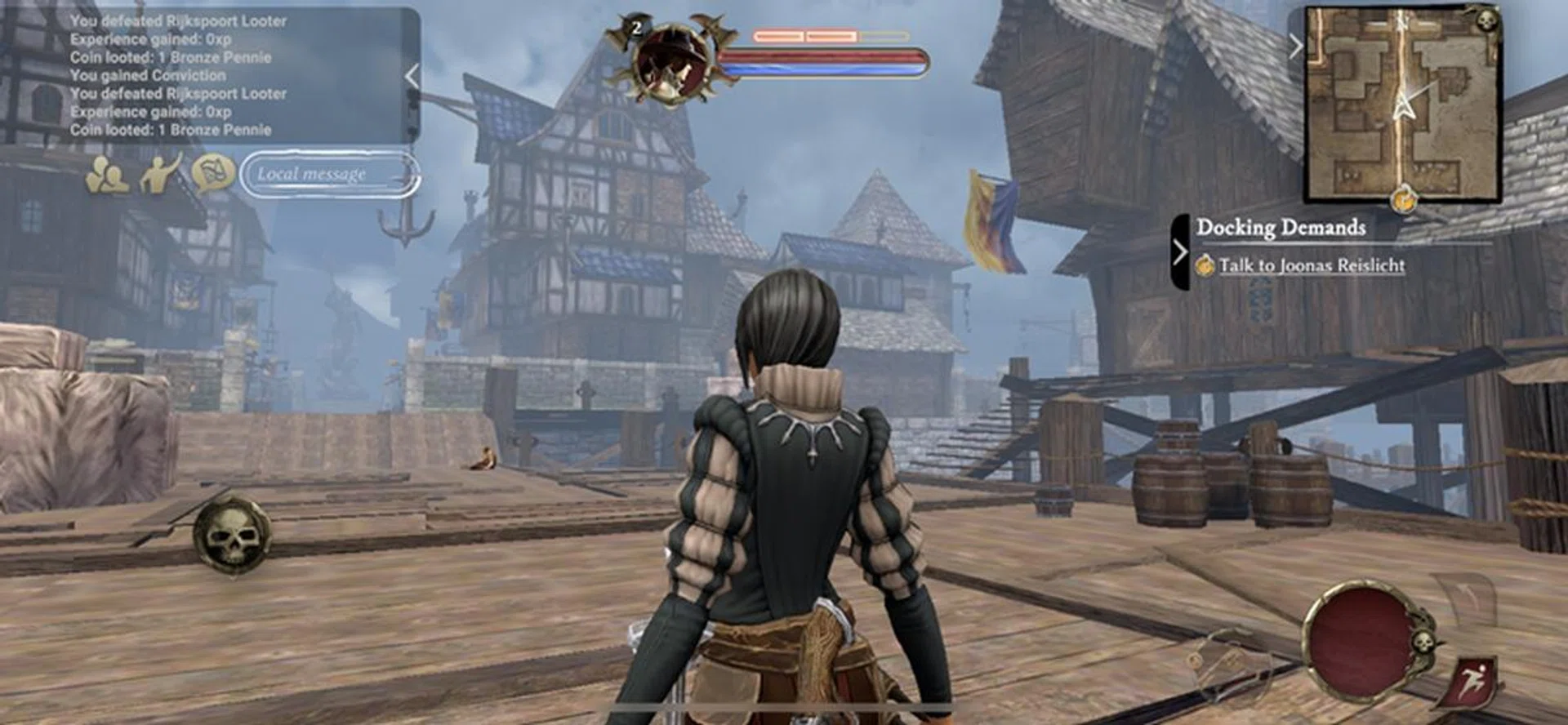Click the Local message input field
Screen dimensions: 1568x725
[327, 174]
